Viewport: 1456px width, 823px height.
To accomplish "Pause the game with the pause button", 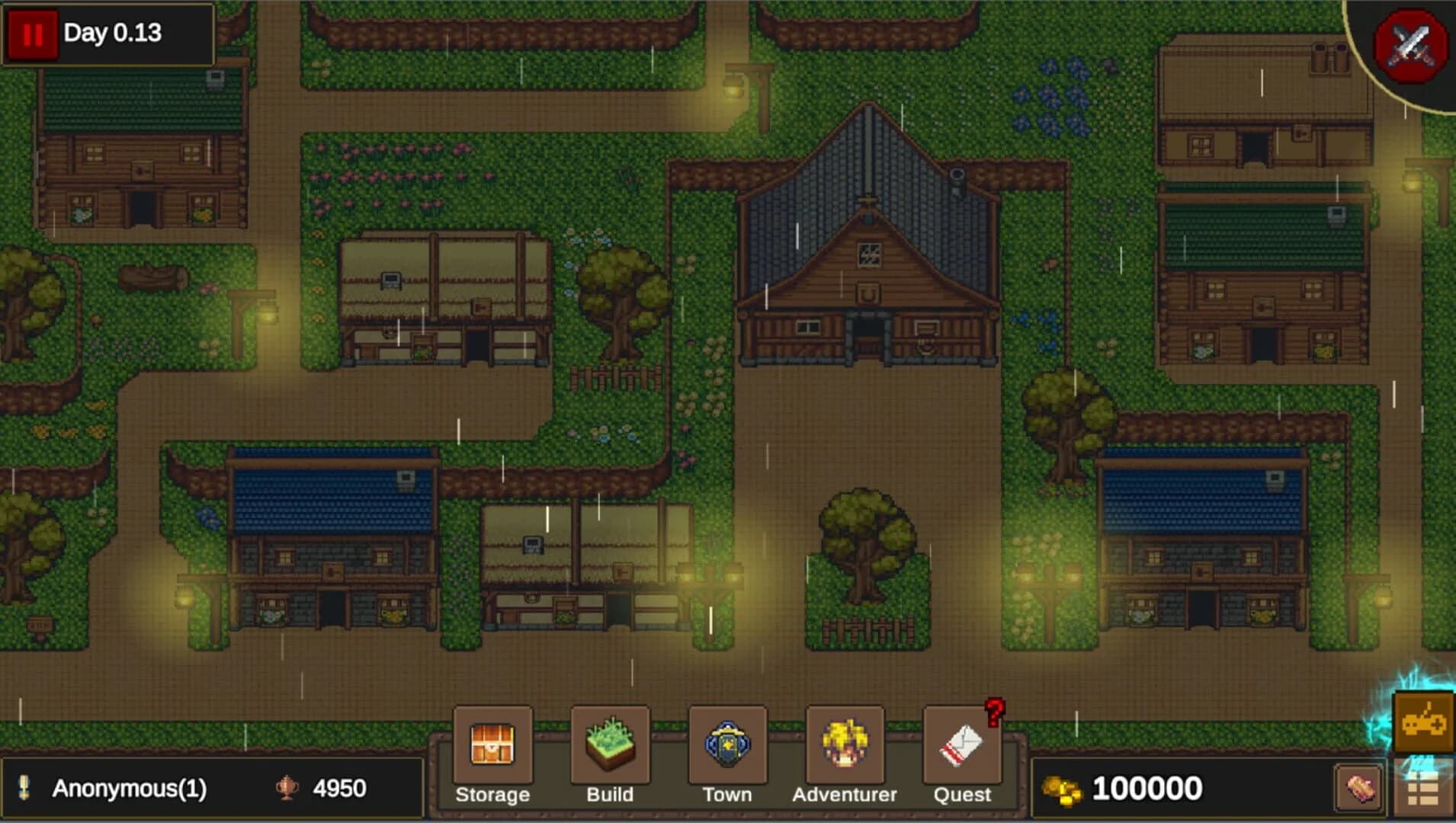I will click(32, 33).
